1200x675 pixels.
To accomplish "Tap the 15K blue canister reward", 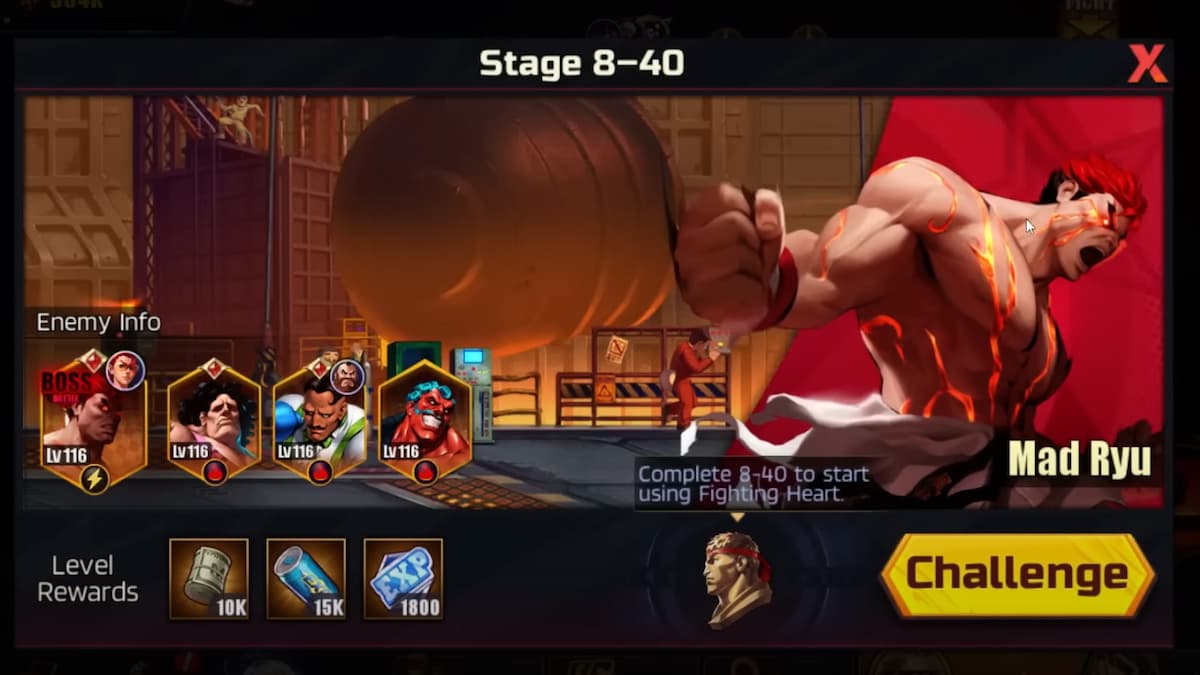I will click(x=306, y=578).
